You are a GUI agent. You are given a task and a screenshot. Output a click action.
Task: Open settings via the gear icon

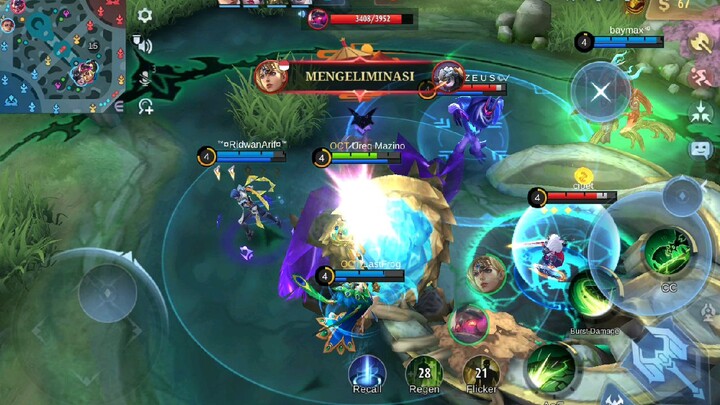pyautogui.click(x=146, y=16)
